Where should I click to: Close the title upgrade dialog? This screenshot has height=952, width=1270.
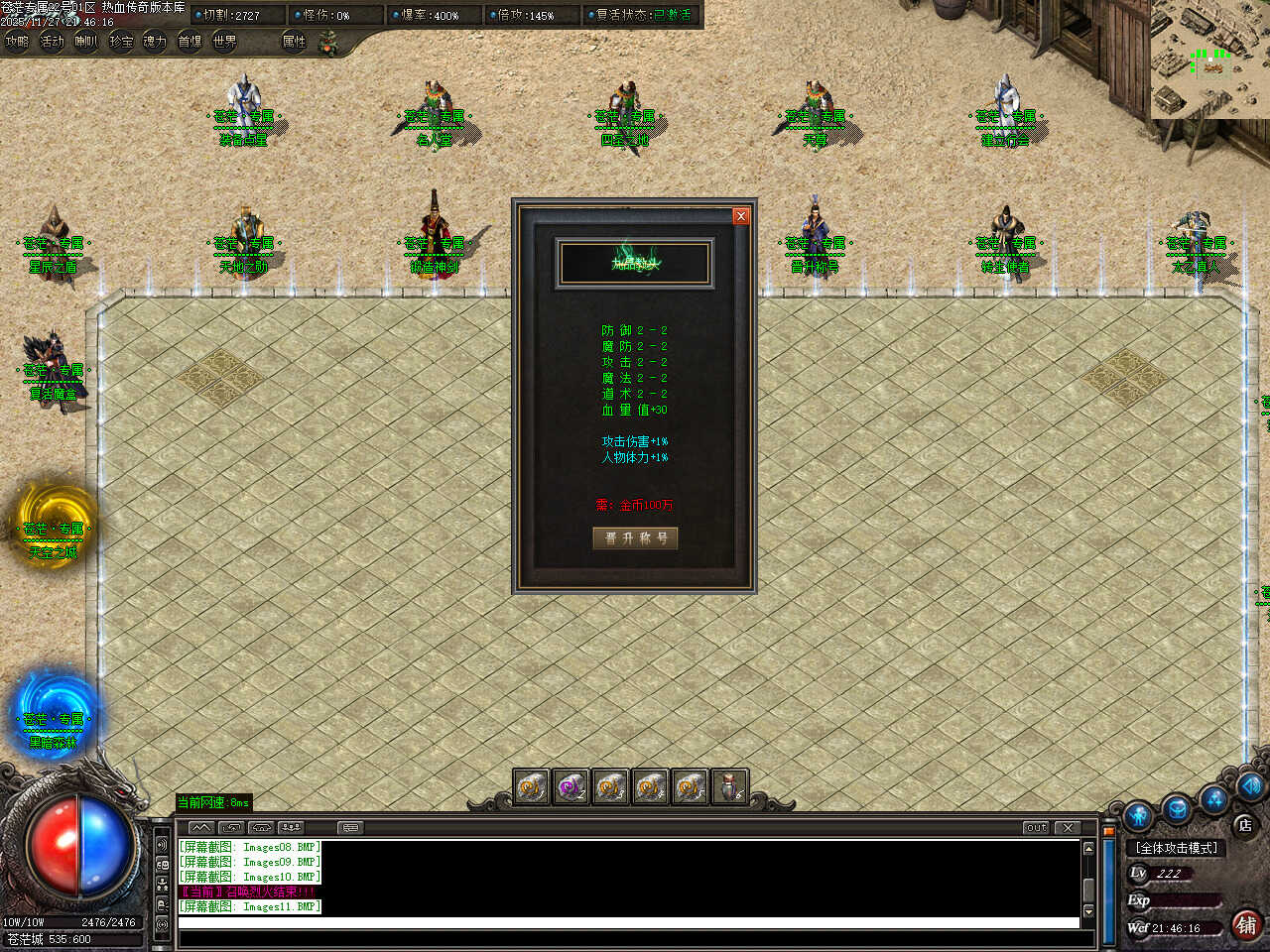(x=740, y=216)
